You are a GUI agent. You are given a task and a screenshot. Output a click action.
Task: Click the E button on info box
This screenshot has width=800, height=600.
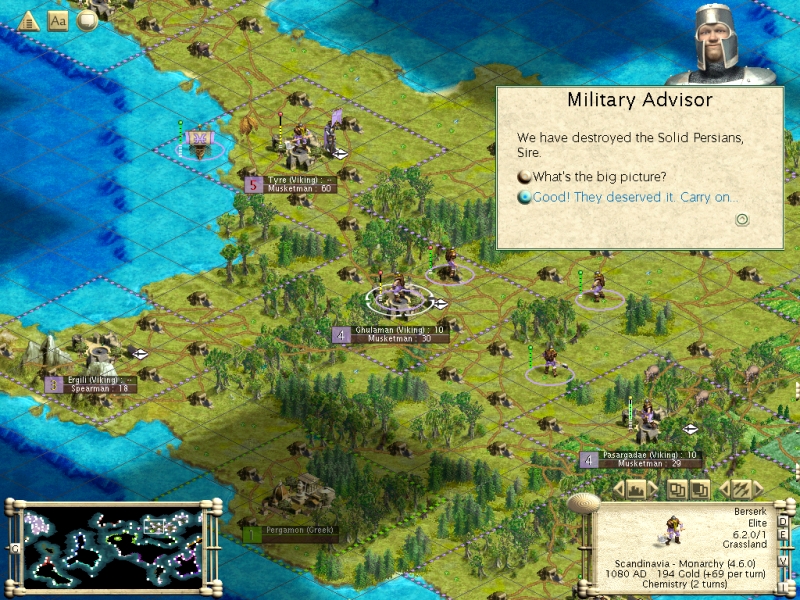coord(783,536)
